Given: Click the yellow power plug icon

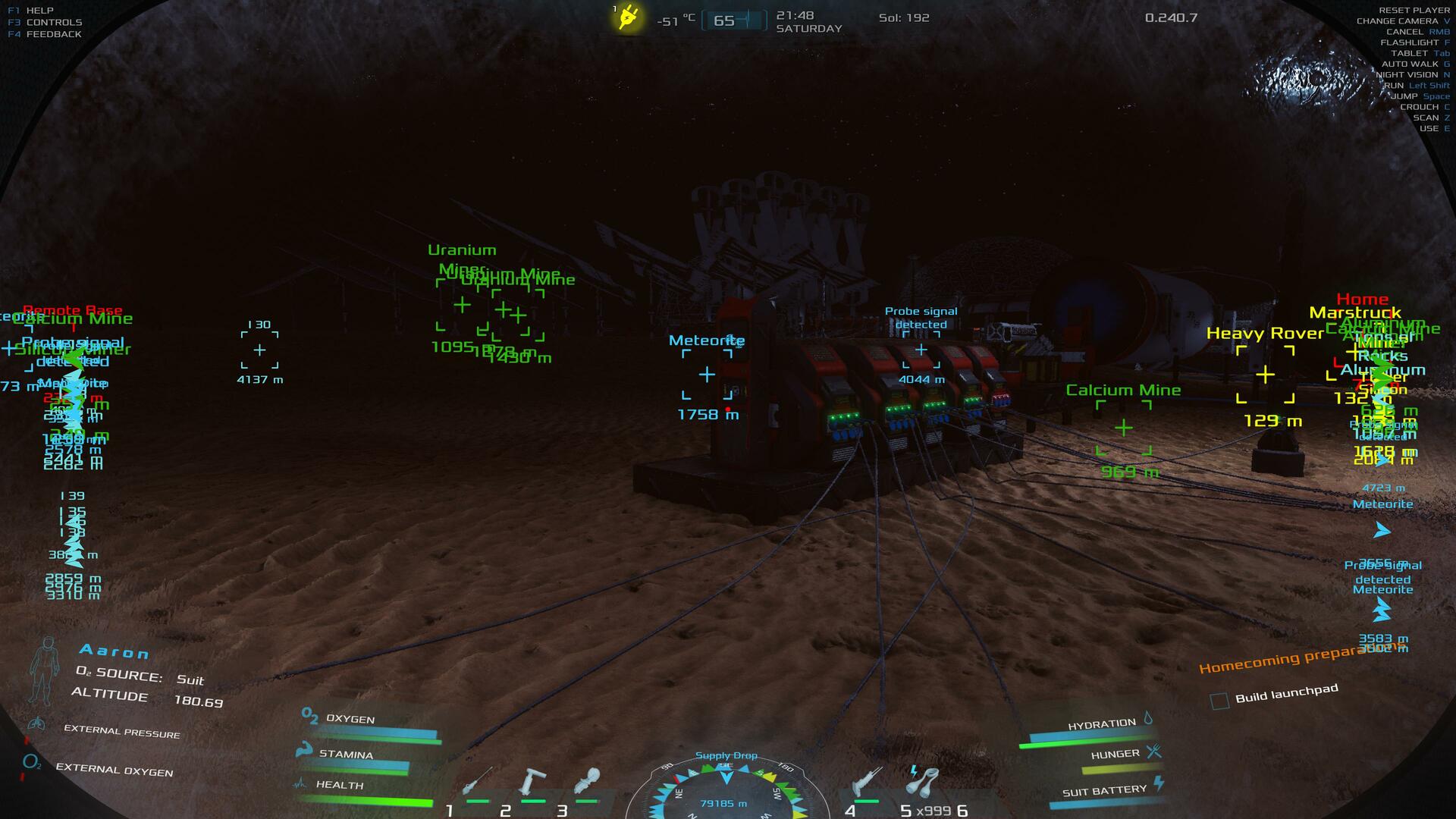Looking at the screenshot, I should pos(628,17).
